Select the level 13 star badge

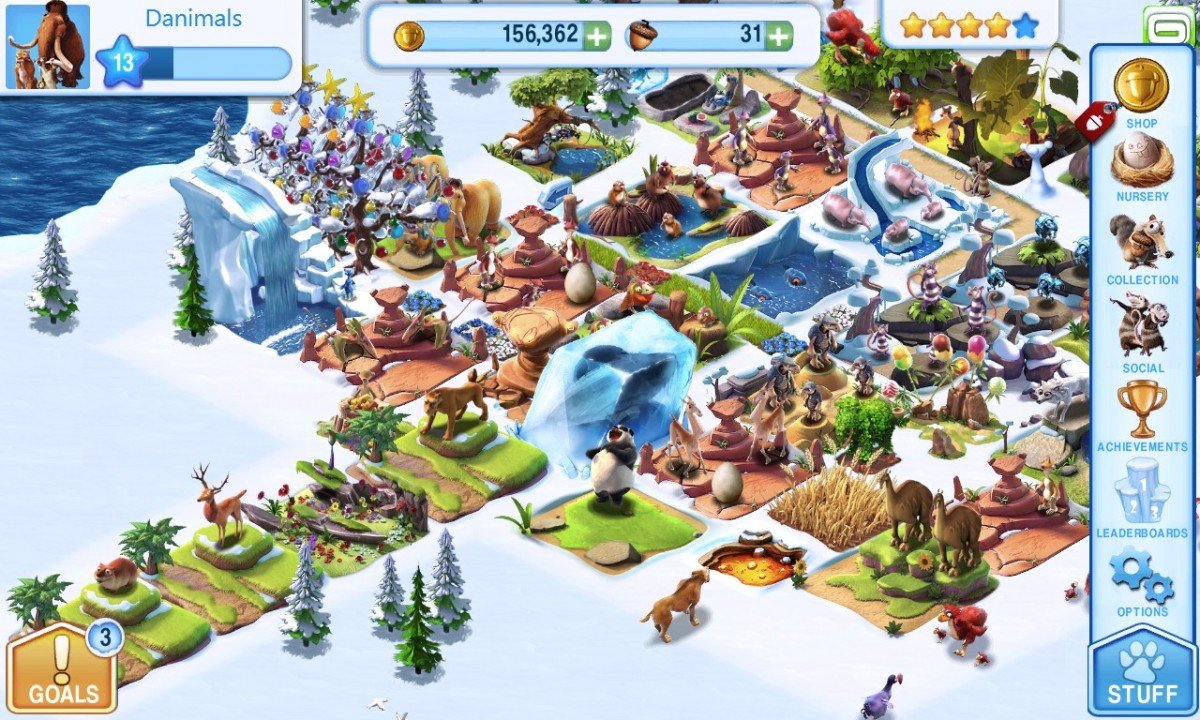tap(122, 63)
